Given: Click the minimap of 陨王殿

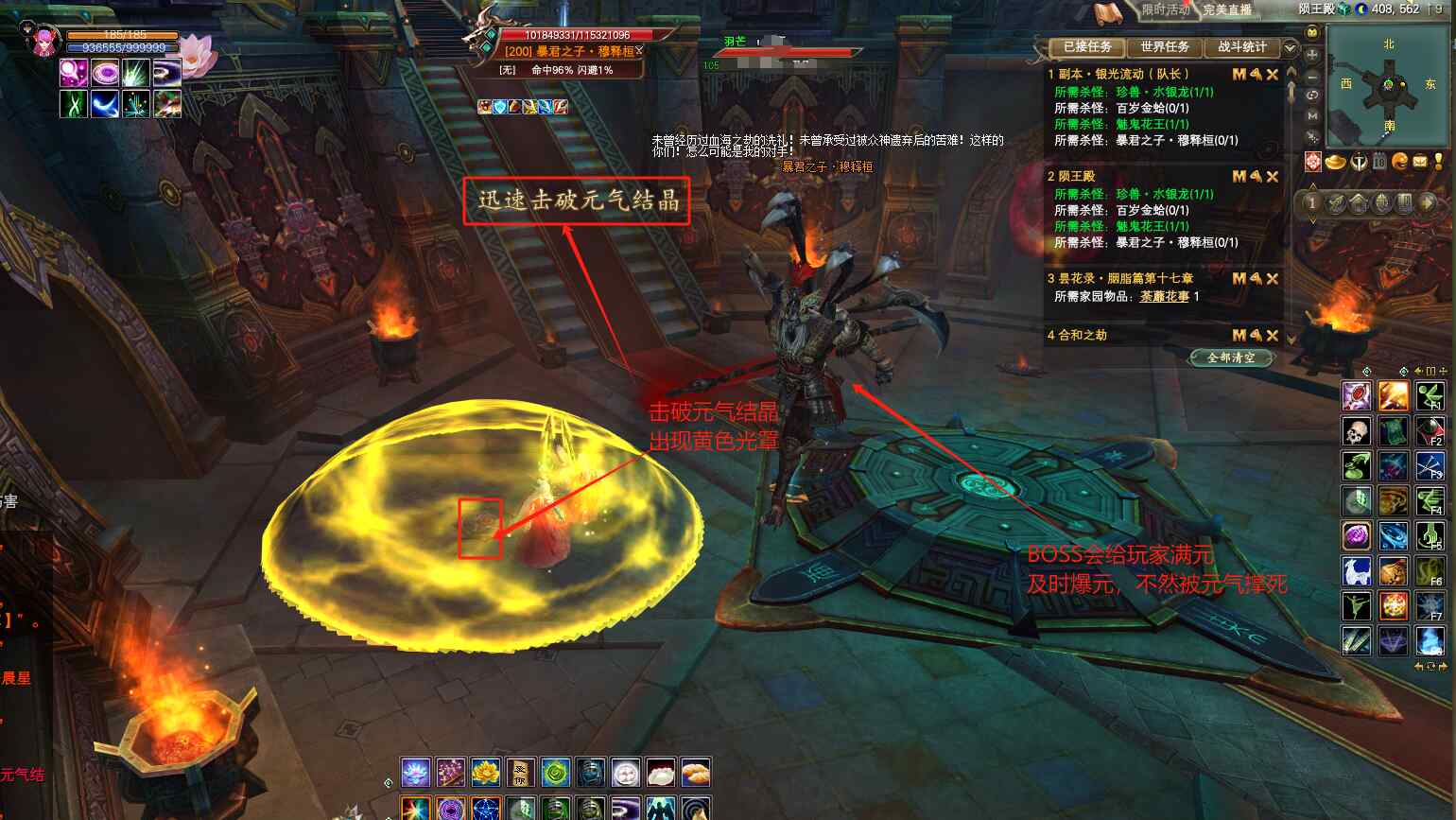Looking at the screenshot, I should 1387,85.
